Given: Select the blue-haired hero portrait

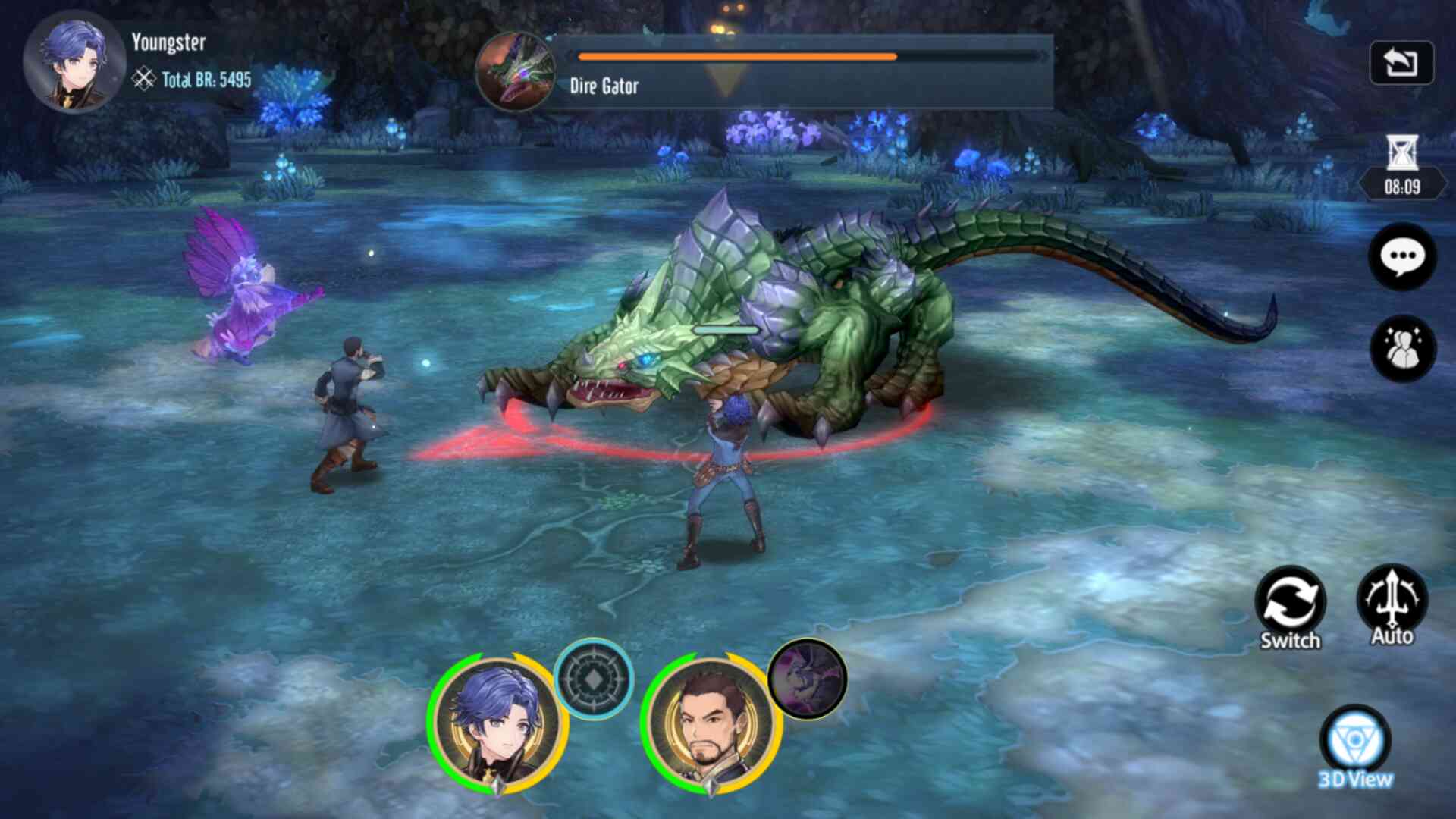Looking at the screenshot, I should [x=497, y=725].
